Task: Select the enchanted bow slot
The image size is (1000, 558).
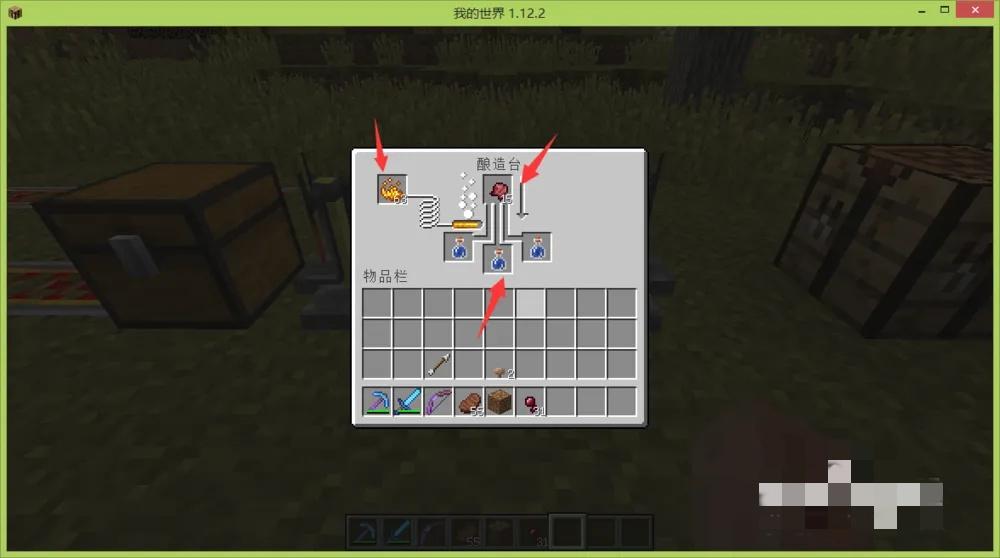Action: point(438,402)
